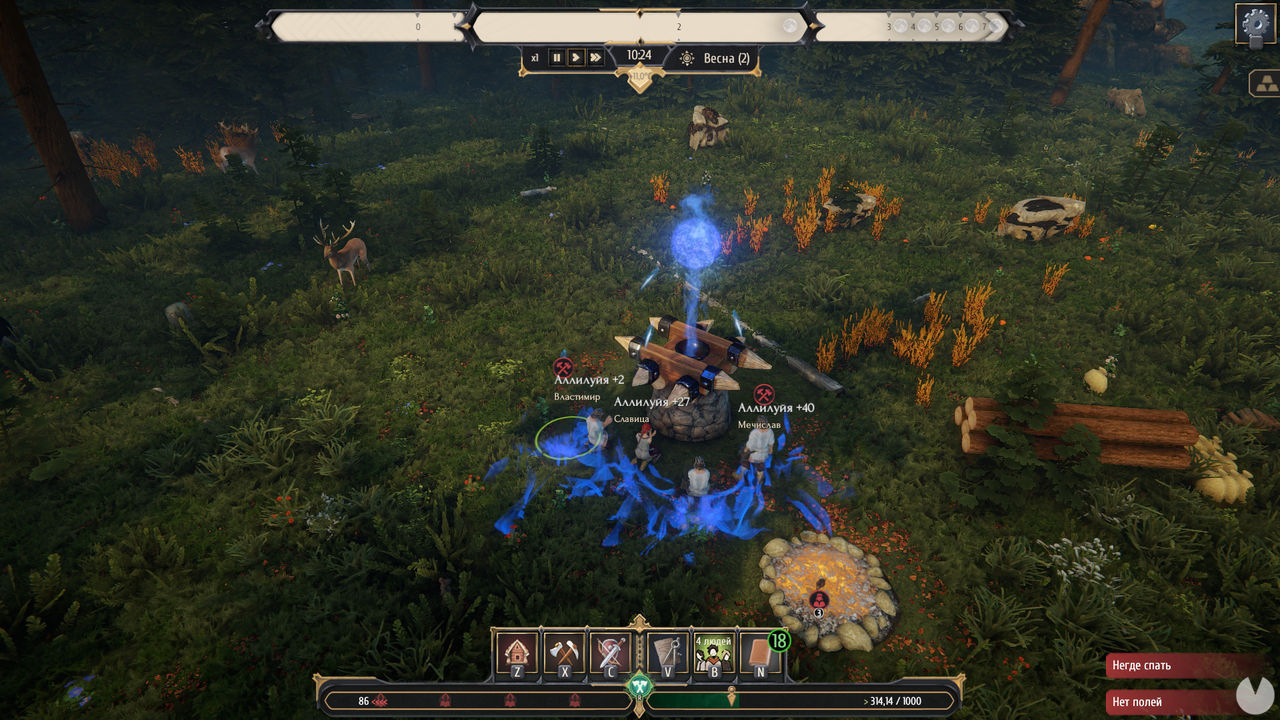Image resolution: width=1280 pixels, height=720 pixels.
Task: Activate the fast-forward speed button
Action: point(596,58)
